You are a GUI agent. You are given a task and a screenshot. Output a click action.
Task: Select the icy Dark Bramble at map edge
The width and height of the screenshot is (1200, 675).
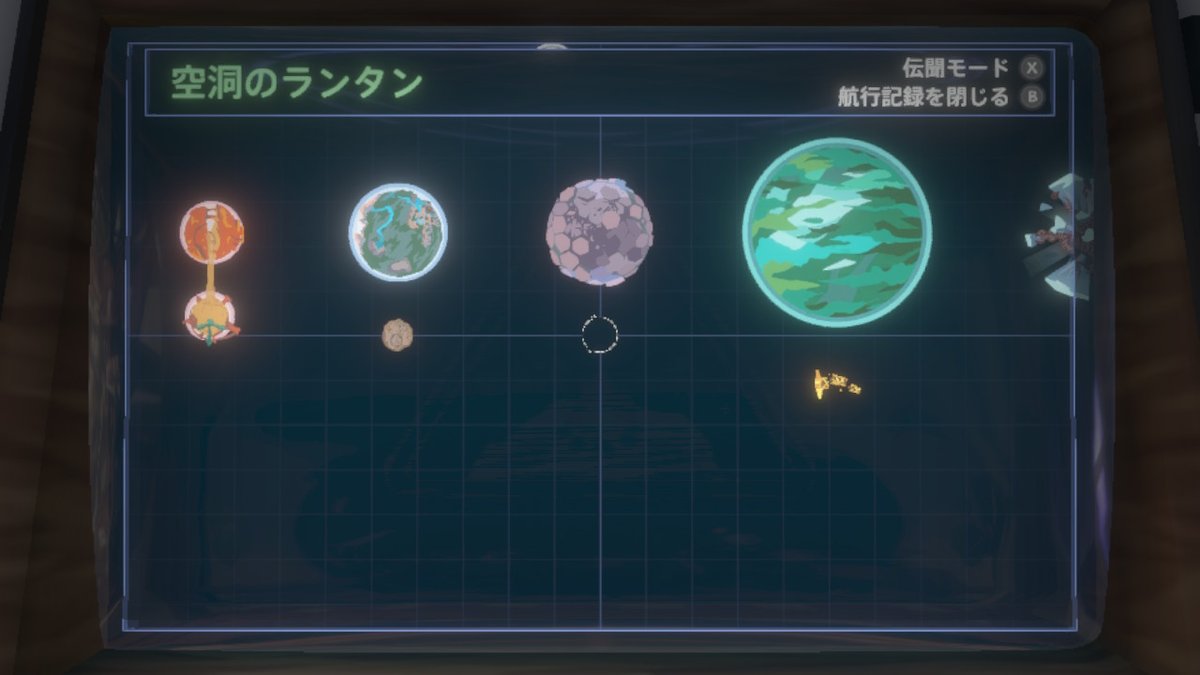[1062, 236]
